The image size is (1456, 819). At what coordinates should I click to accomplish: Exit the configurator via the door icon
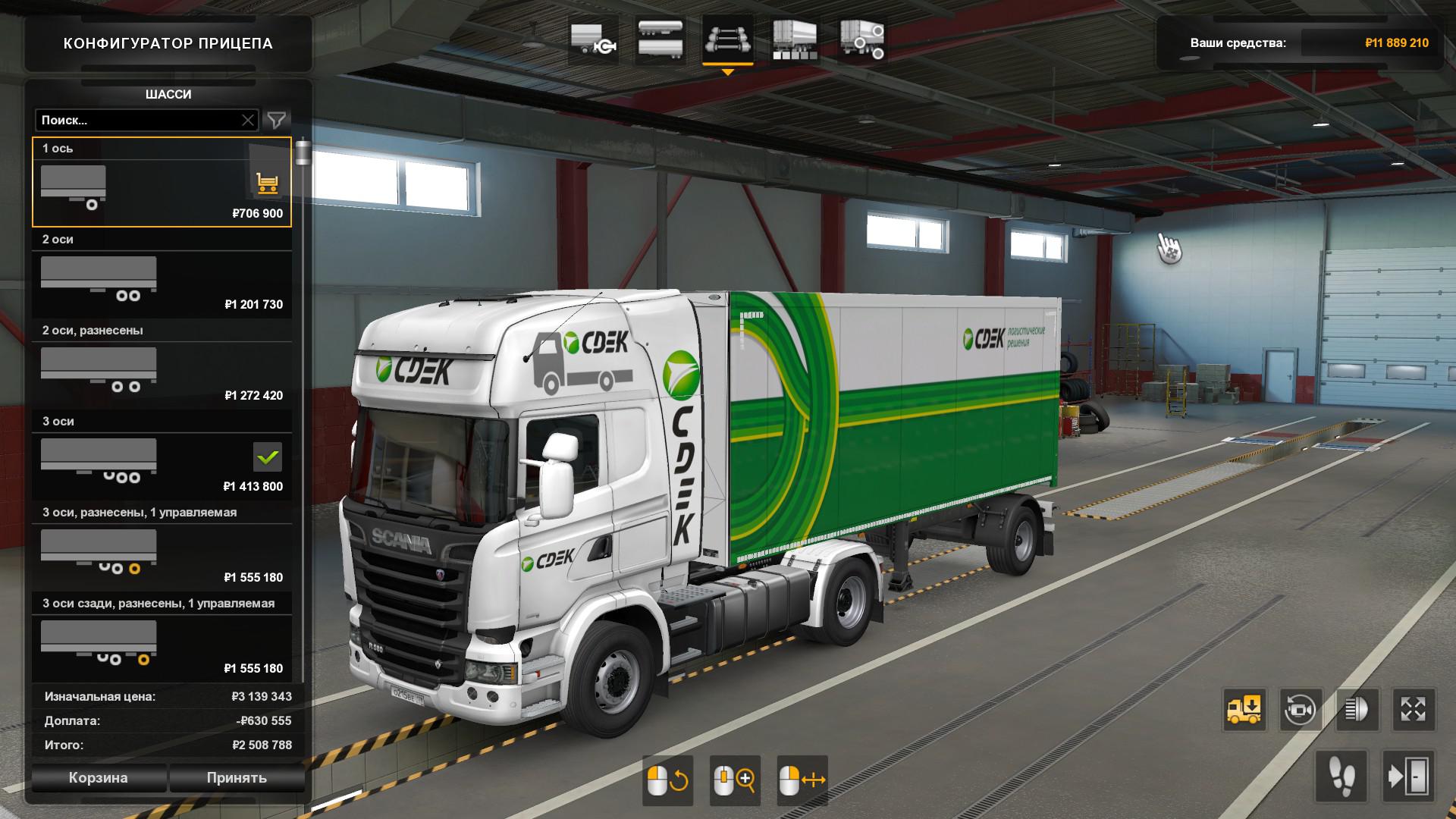pyautogui.click(x=1408, y=777)
